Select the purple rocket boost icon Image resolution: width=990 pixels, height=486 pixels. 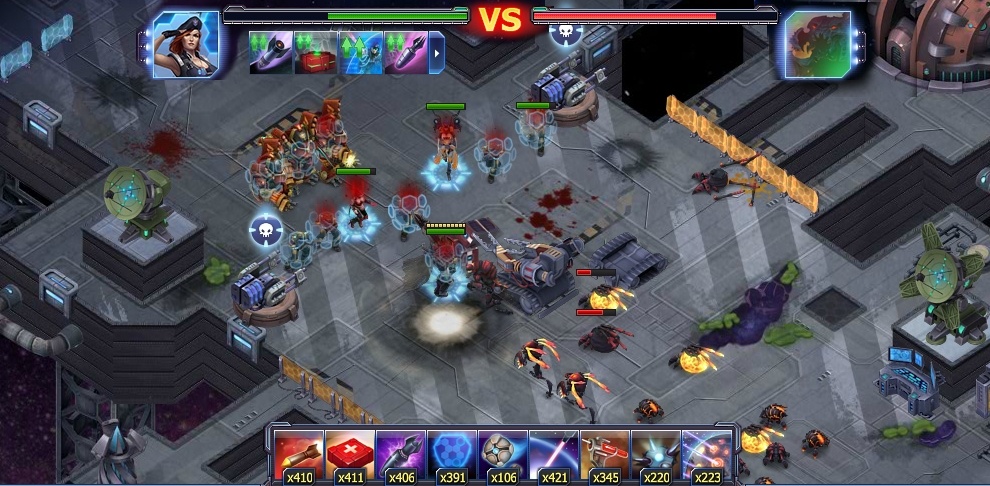[271, 52]
